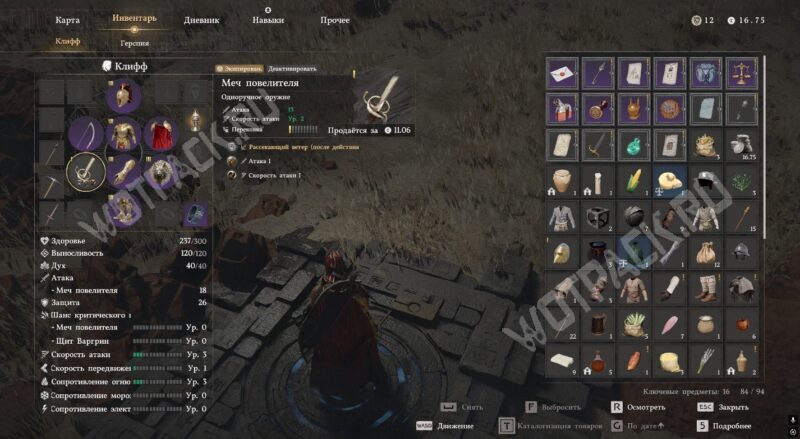Select the sealed letter in inventory
Image resolution: width=800 pixels, height=439 pixels.
tap(563, 73)
